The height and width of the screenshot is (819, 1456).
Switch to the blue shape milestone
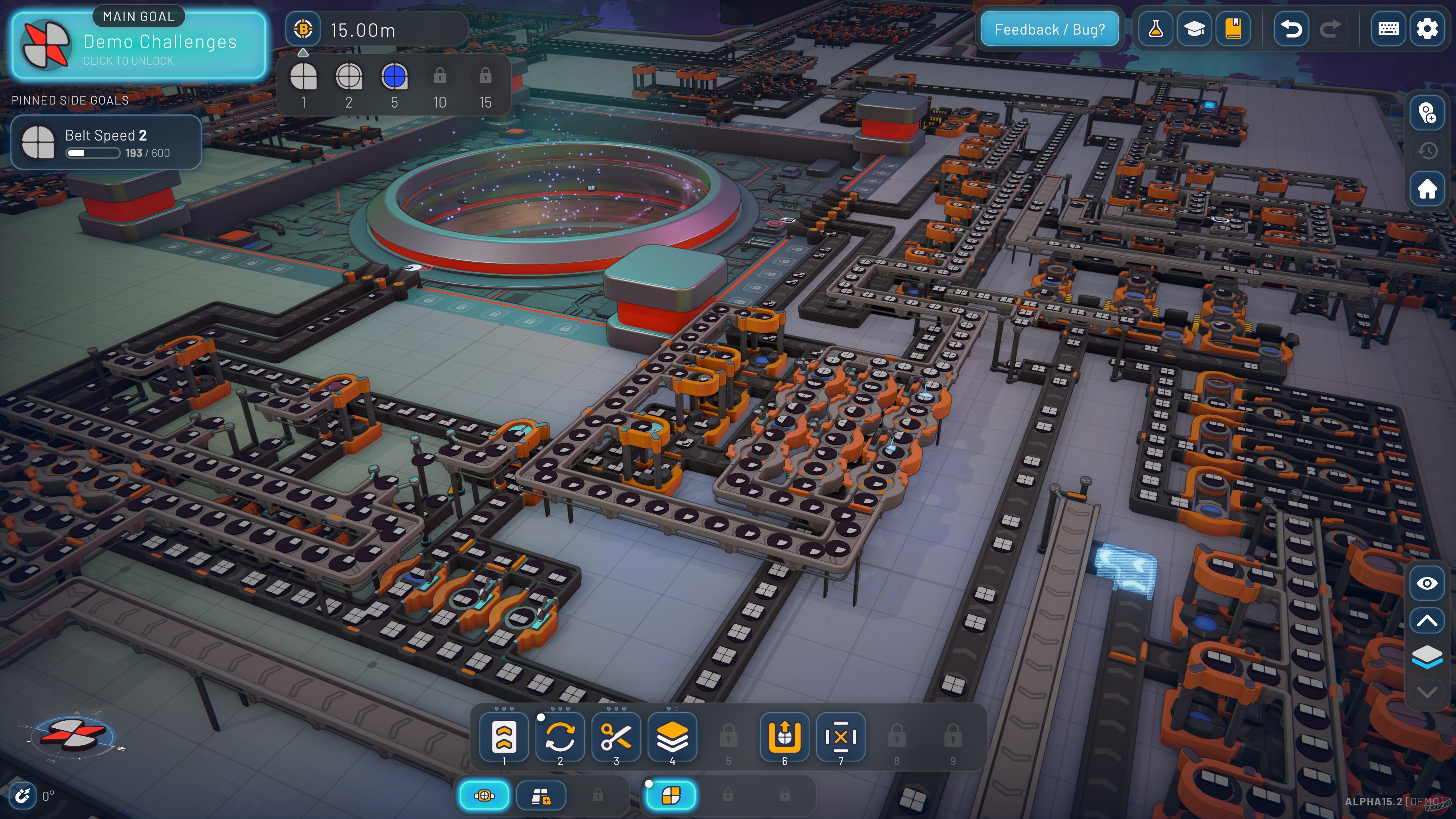(x=394, y=77)
